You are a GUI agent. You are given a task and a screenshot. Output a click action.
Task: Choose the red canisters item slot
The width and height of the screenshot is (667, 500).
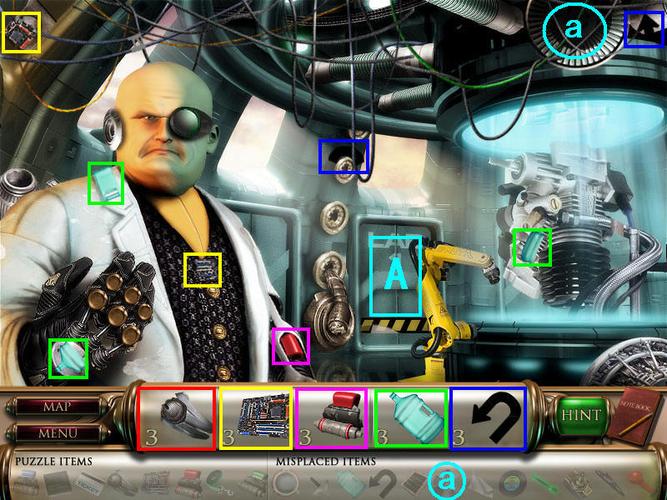(333, 417)
